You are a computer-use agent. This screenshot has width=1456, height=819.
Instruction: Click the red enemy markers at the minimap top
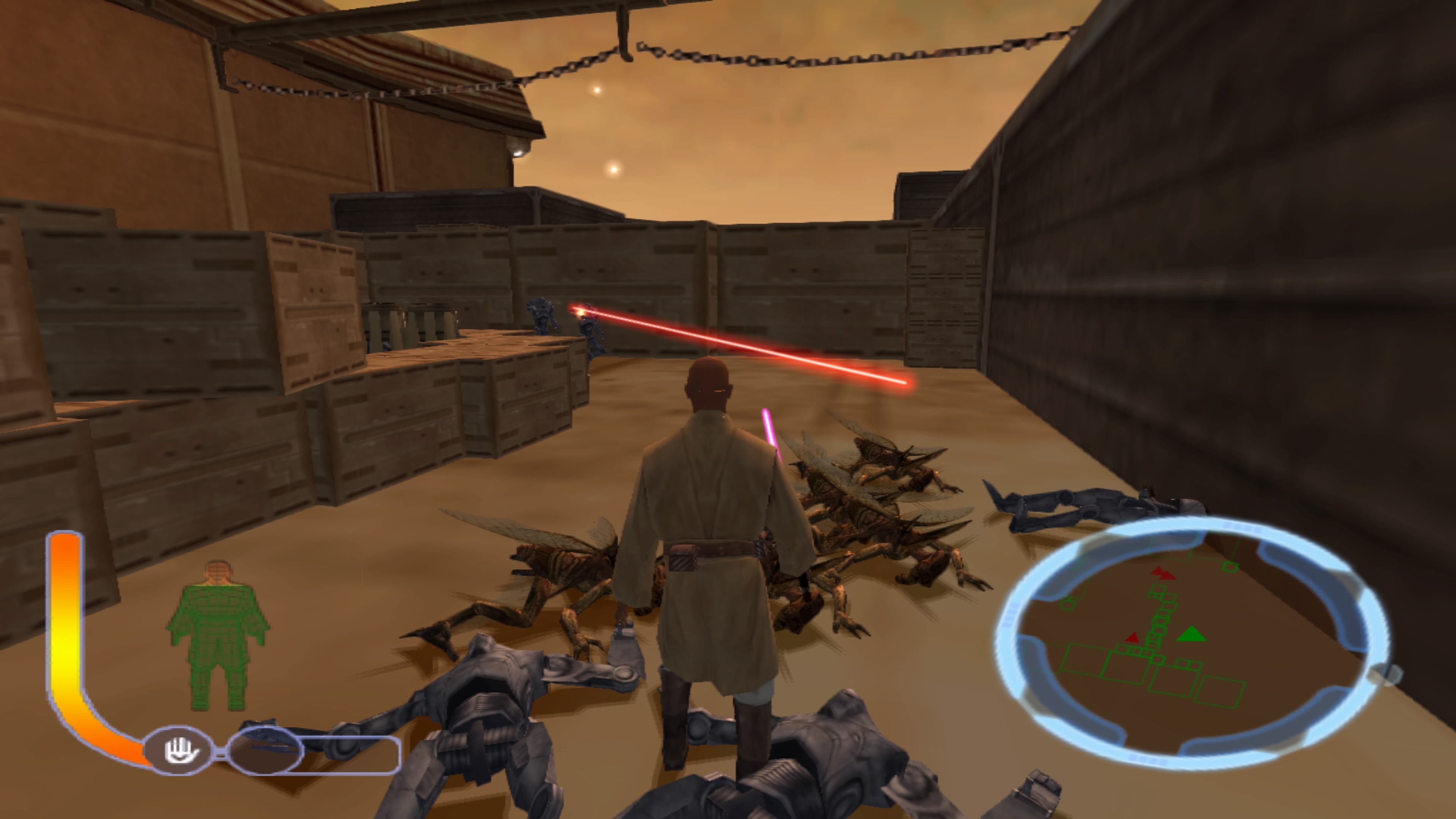pyautogui.click(x=1163, y=574)
